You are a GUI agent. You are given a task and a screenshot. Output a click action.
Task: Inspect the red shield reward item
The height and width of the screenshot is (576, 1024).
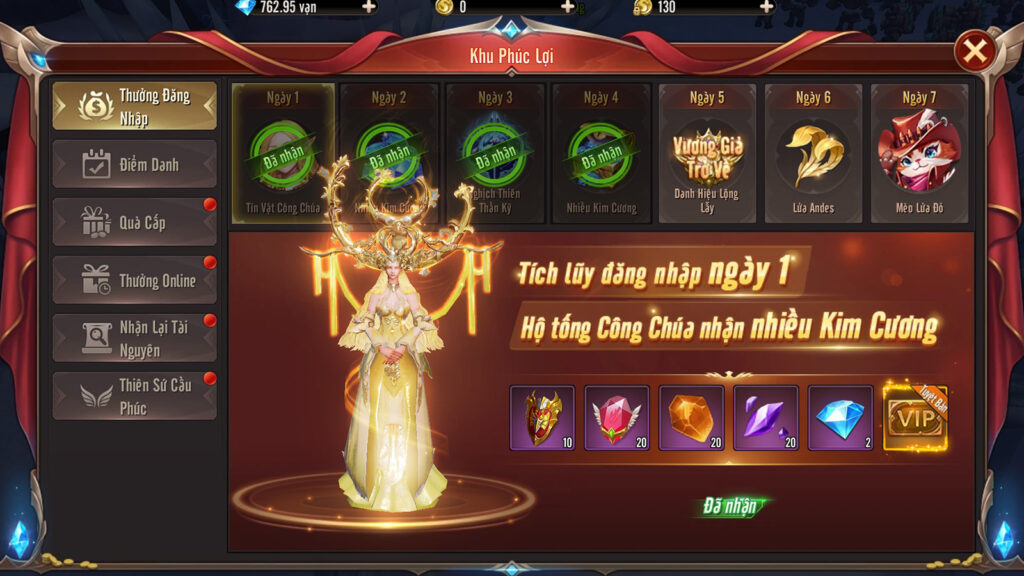click(x=542, y=418)
